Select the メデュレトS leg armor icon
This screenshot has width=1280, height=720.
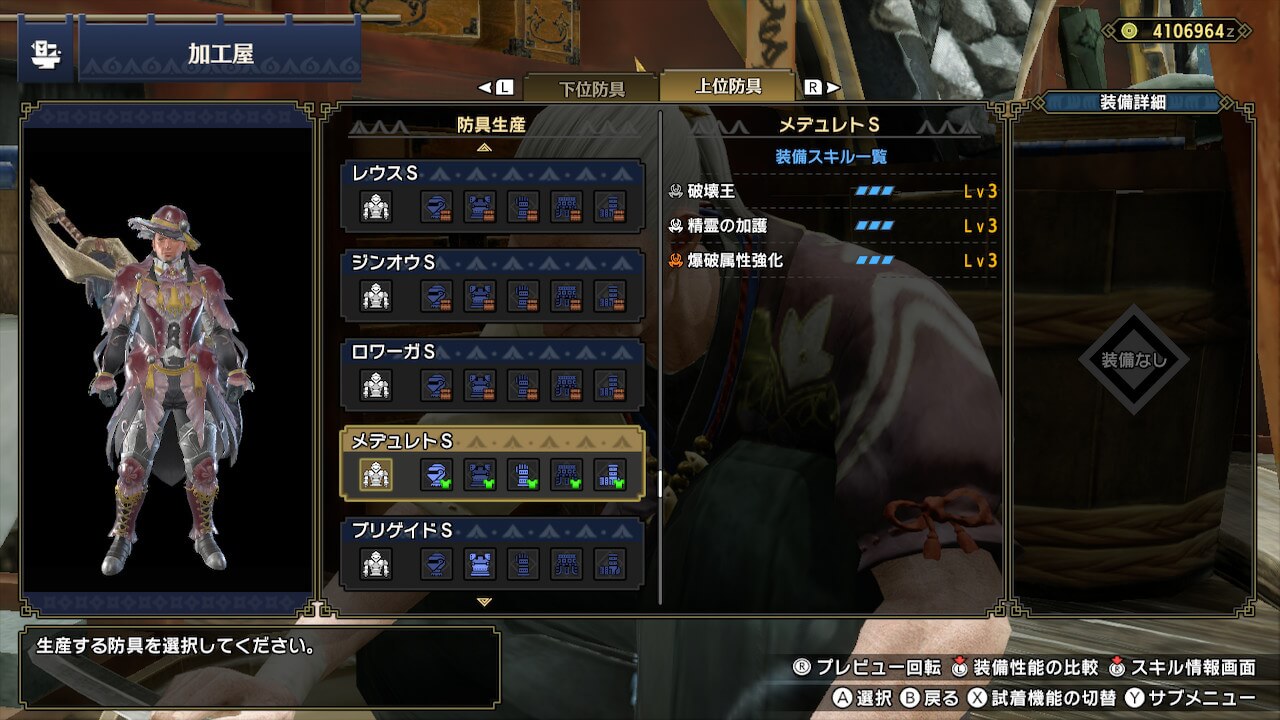click(610, 474)
